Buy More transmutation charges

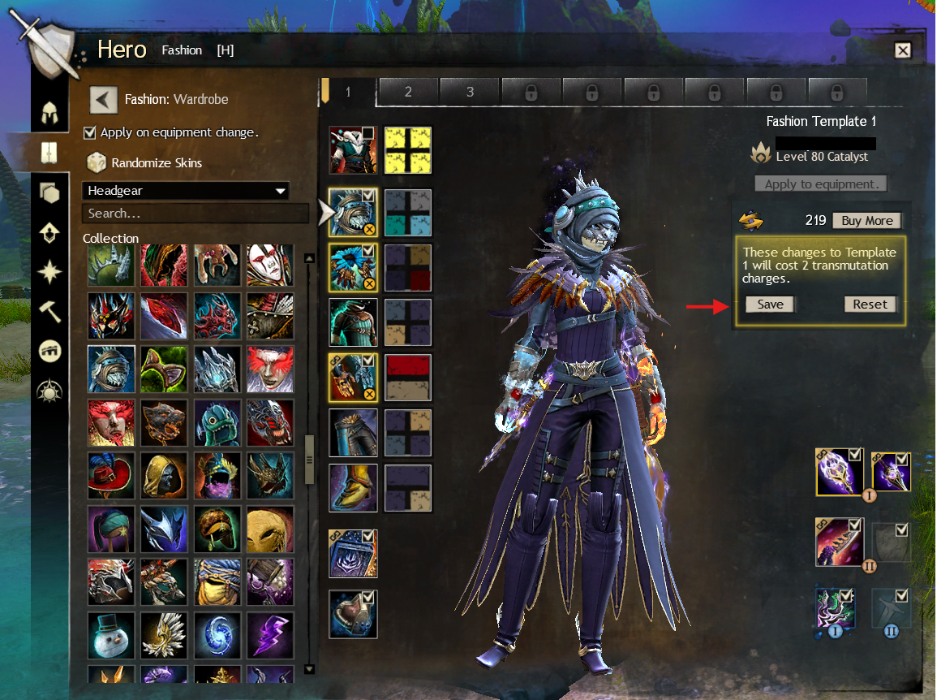(866, 220)
